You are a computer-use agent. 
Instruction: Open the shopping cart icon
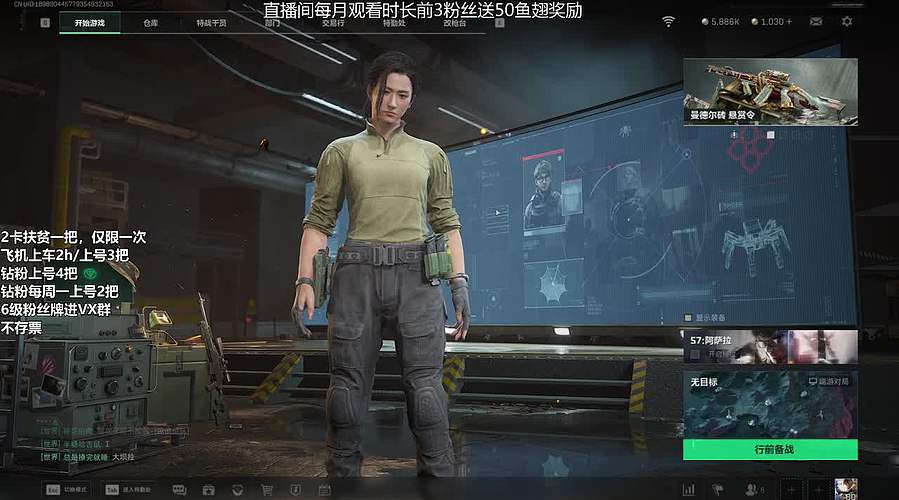267,490
